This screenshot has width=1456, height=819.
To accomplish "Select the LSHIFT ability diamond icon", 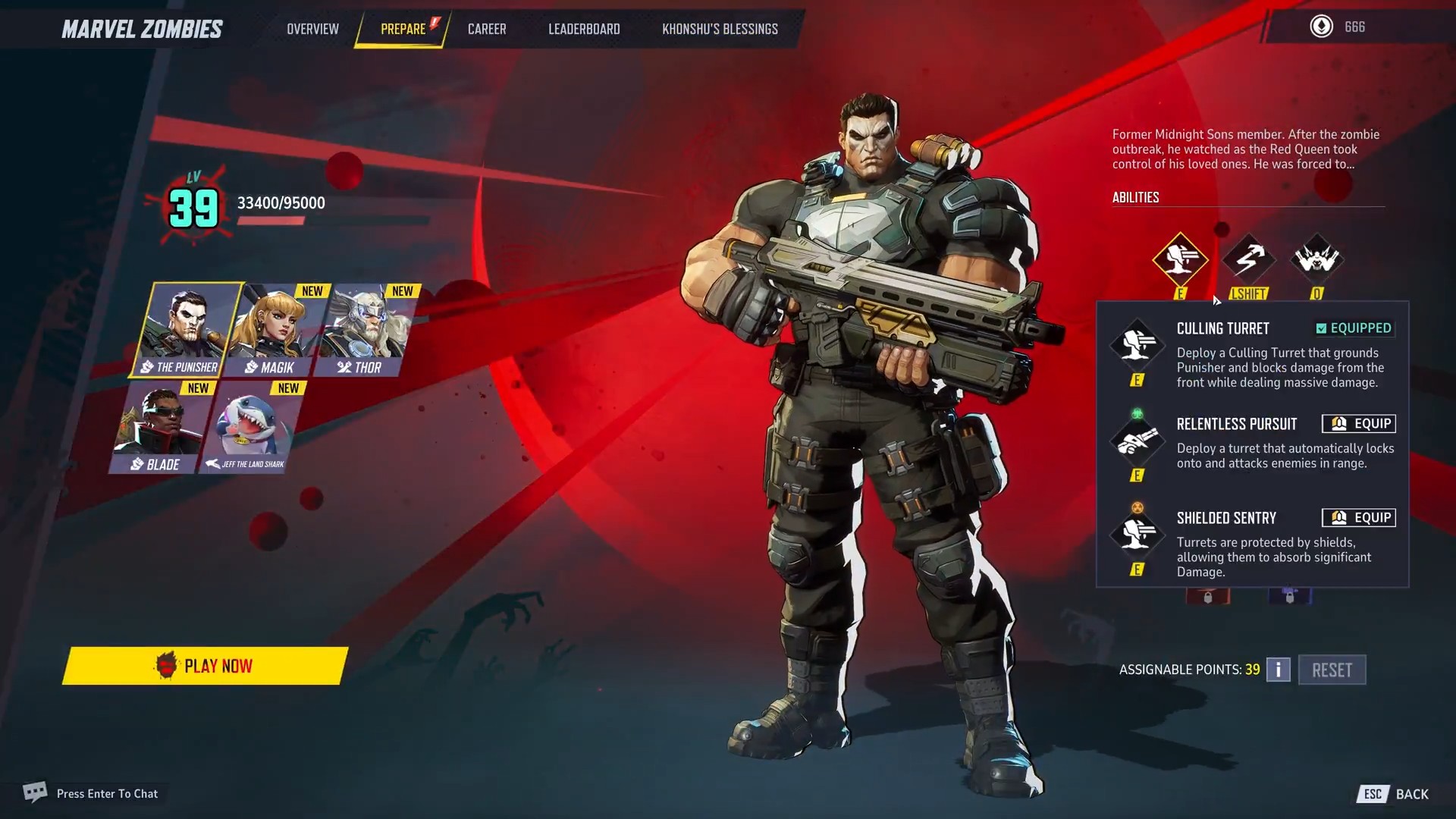I will click(x=1248, y=259).
